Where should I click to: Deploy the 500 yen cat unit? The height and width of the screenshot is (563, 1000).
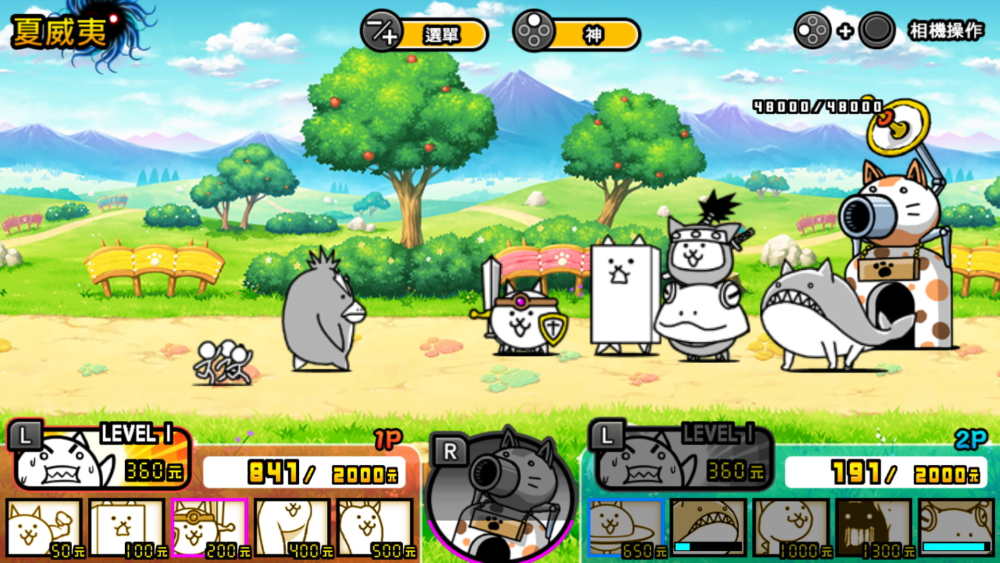point(375,527)
